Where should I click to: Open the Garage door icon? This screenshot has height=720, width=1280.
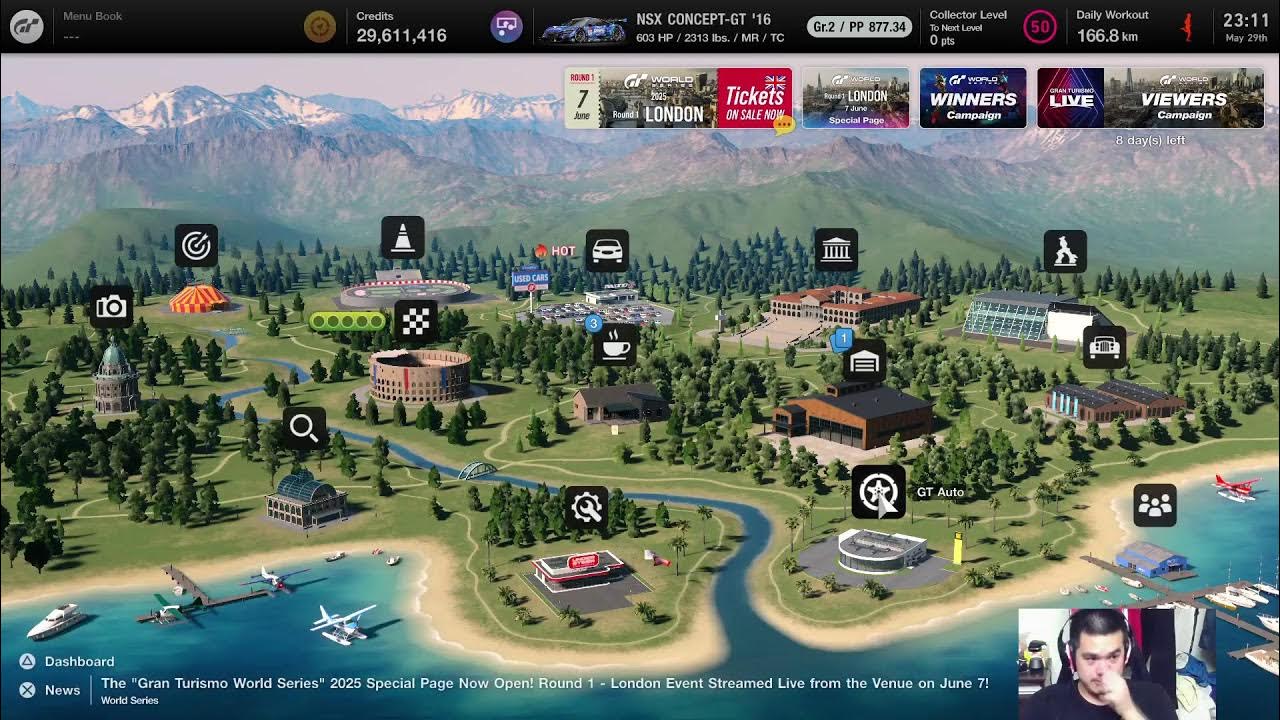[863, 362]
